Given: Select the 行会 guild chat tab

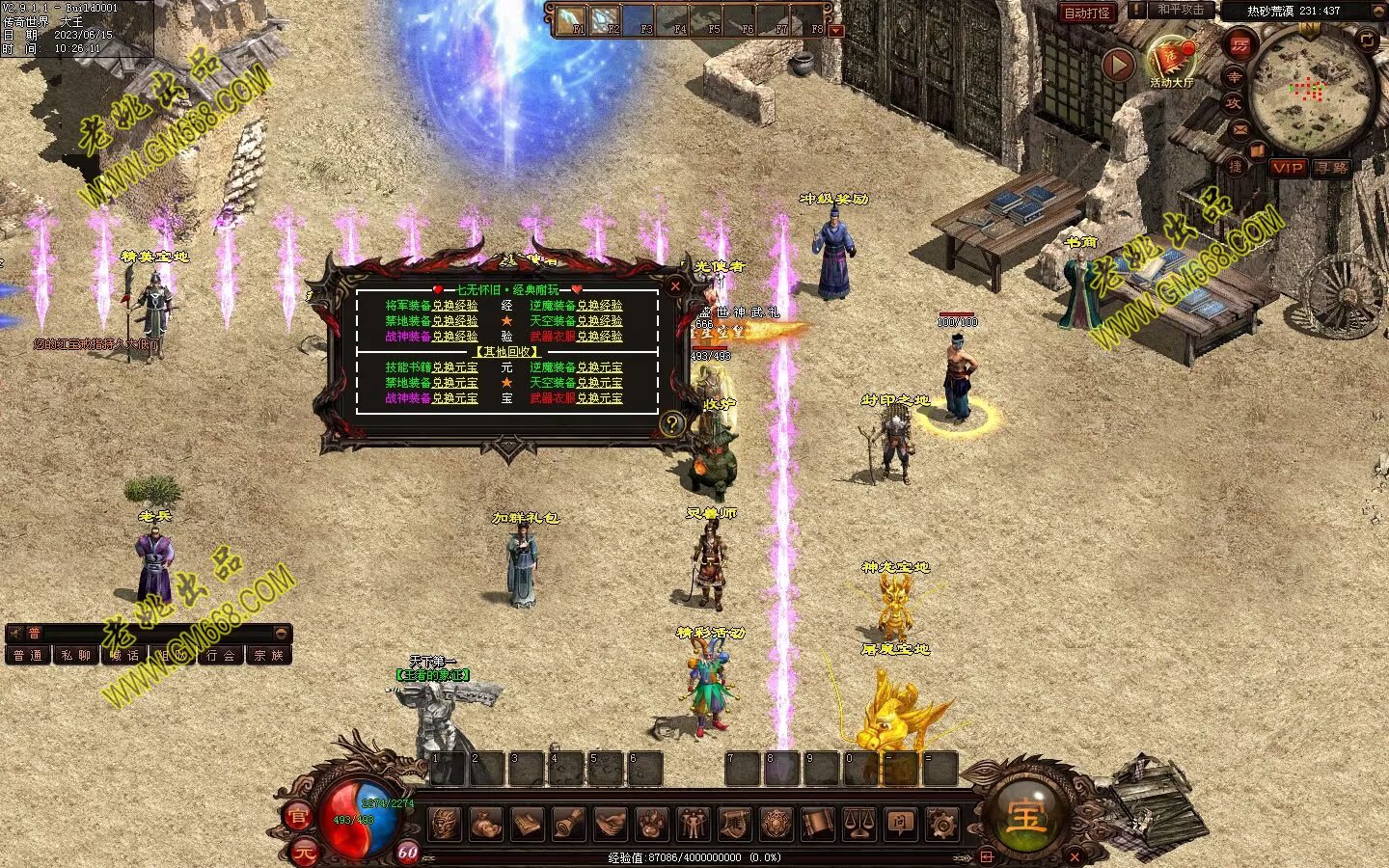Looking at the screenshot, I should click(x=221, y=655).
